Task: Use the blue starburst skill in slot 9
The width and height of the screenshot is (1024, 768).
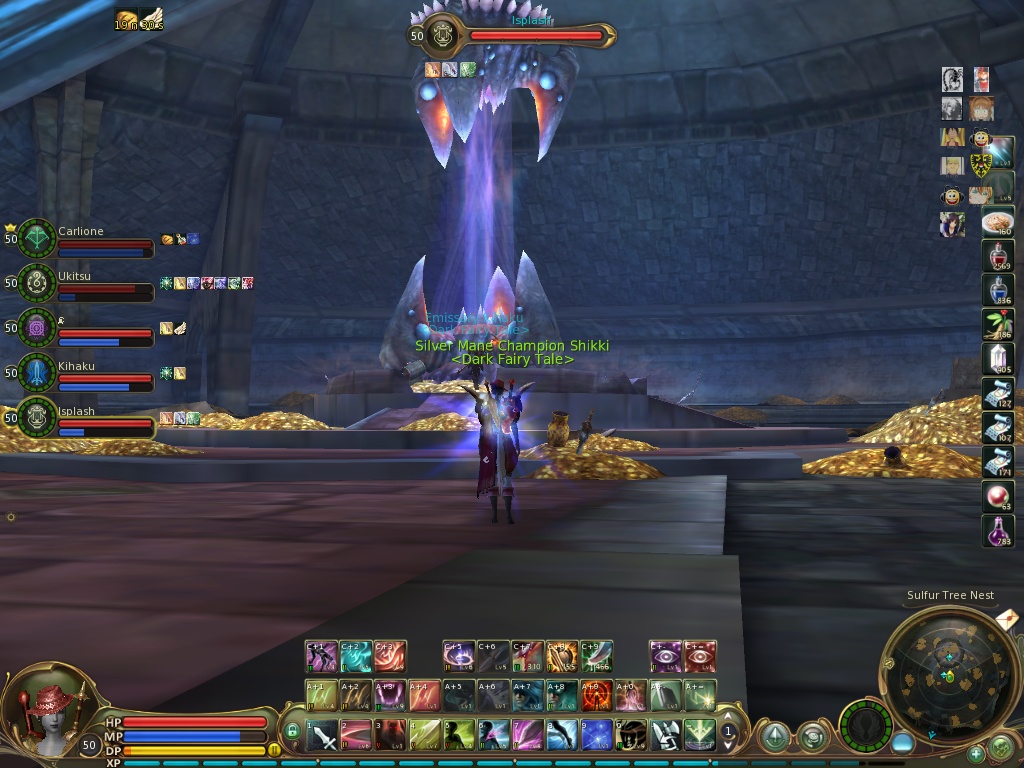Action: point(597,736)
